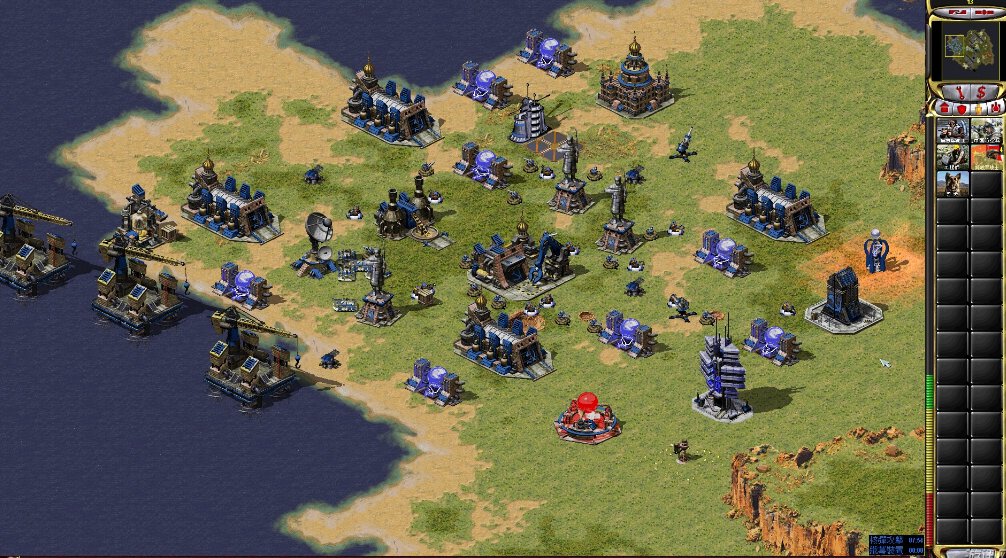The height and width of the screenshot is (558, 1006).
Task: Queue the trooper with orange background
Action: coord(986,156)
